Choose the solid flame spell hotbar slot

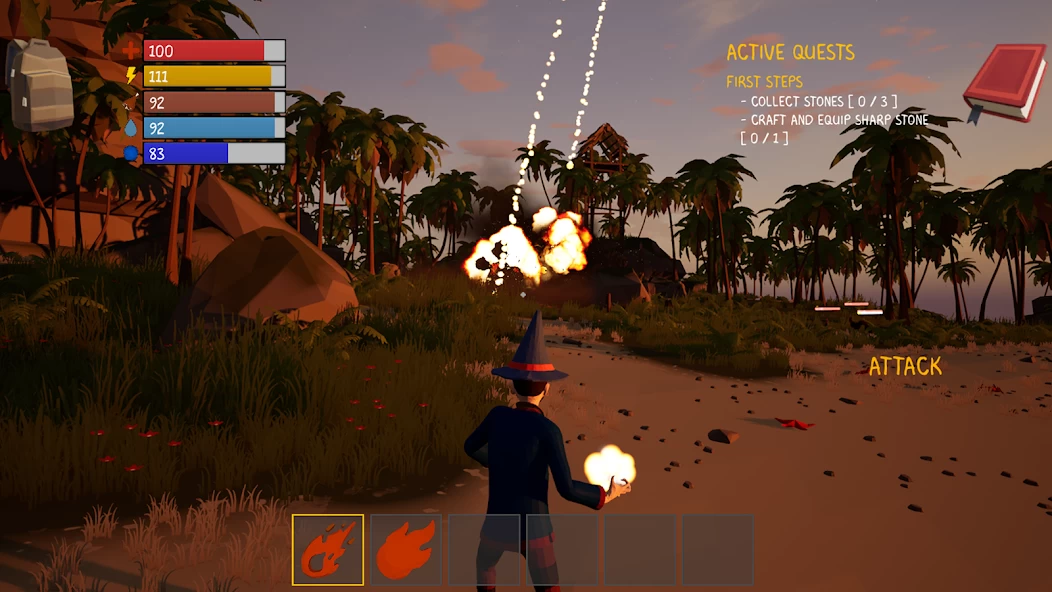pos(406,549)
